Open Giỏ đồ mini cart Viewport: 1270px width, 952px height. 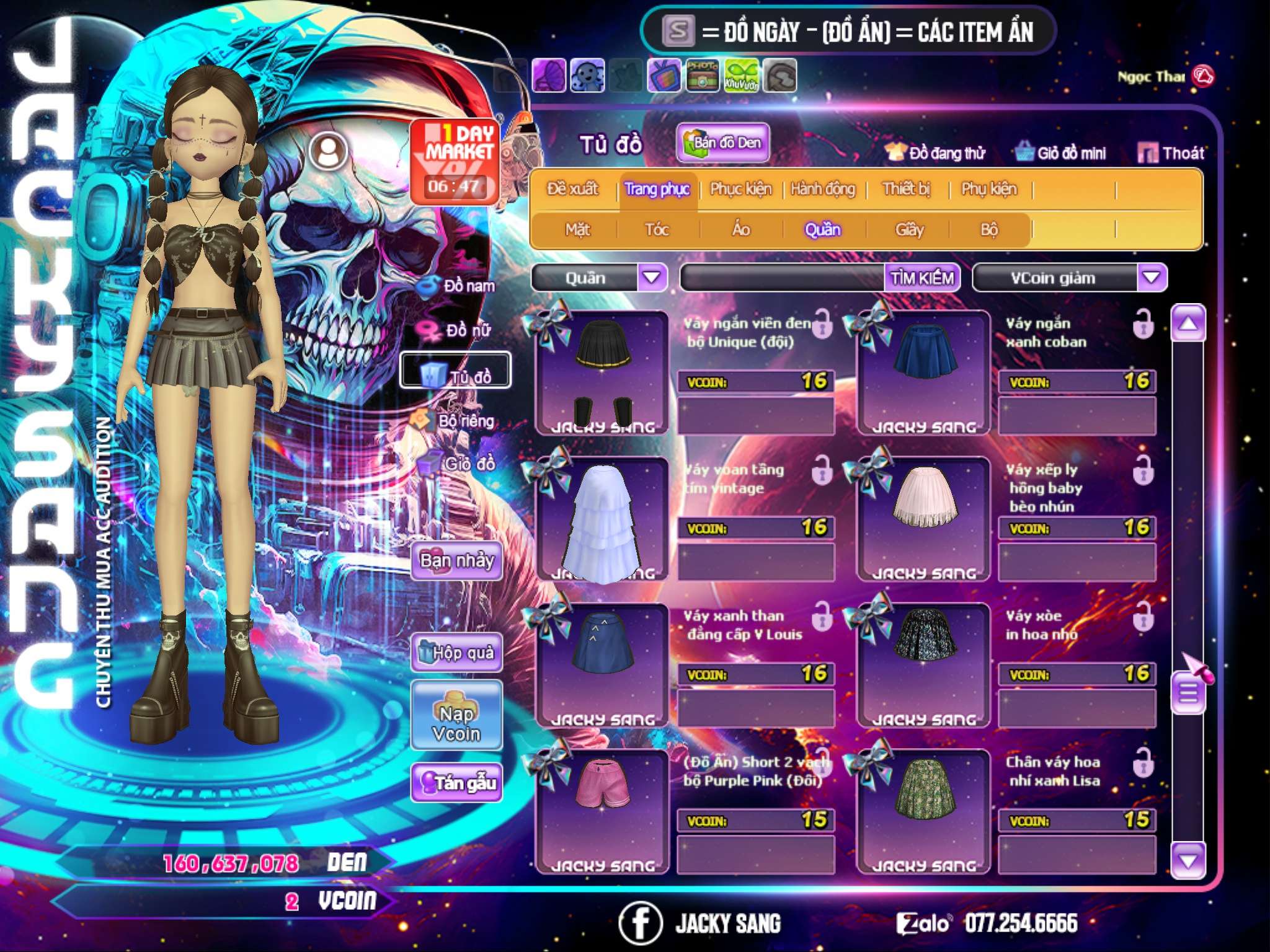[x=1061, y=153]
